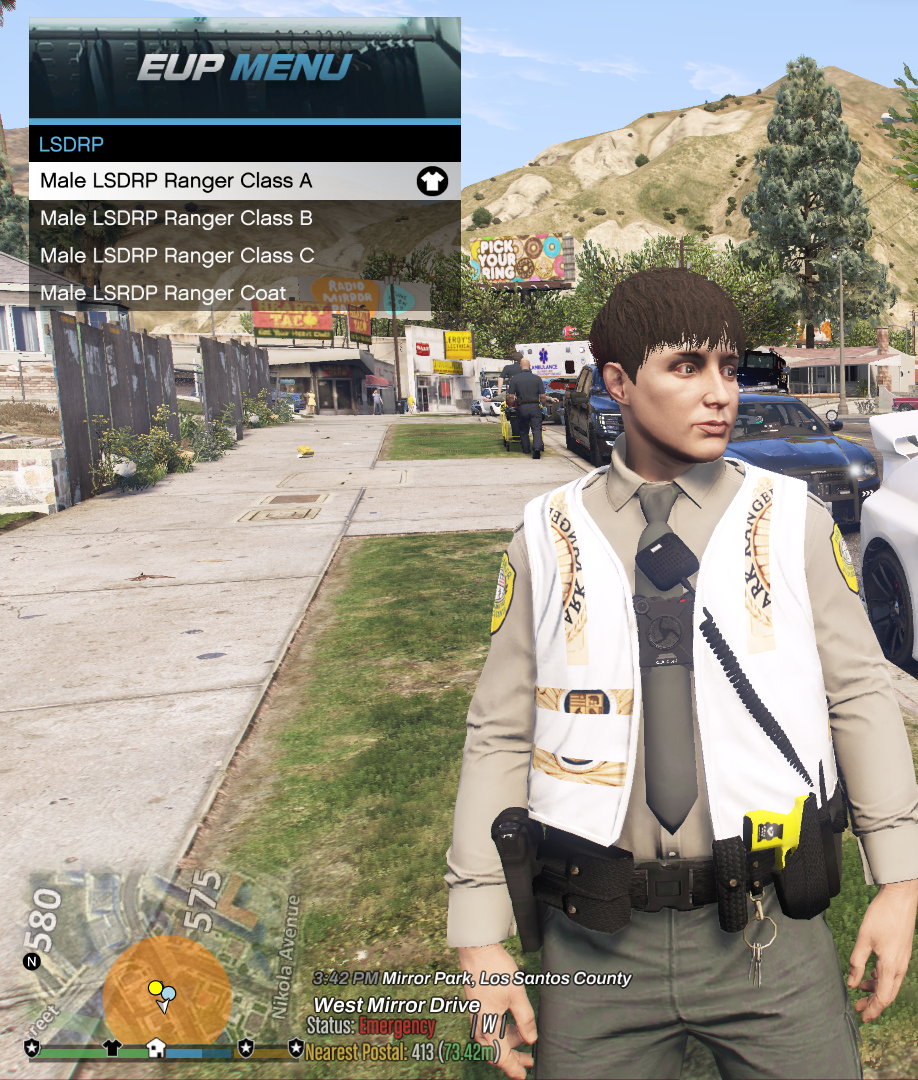The image size is (918, 1080).
Task: Click the north indicator on the minimap
Action: (32, 962)
